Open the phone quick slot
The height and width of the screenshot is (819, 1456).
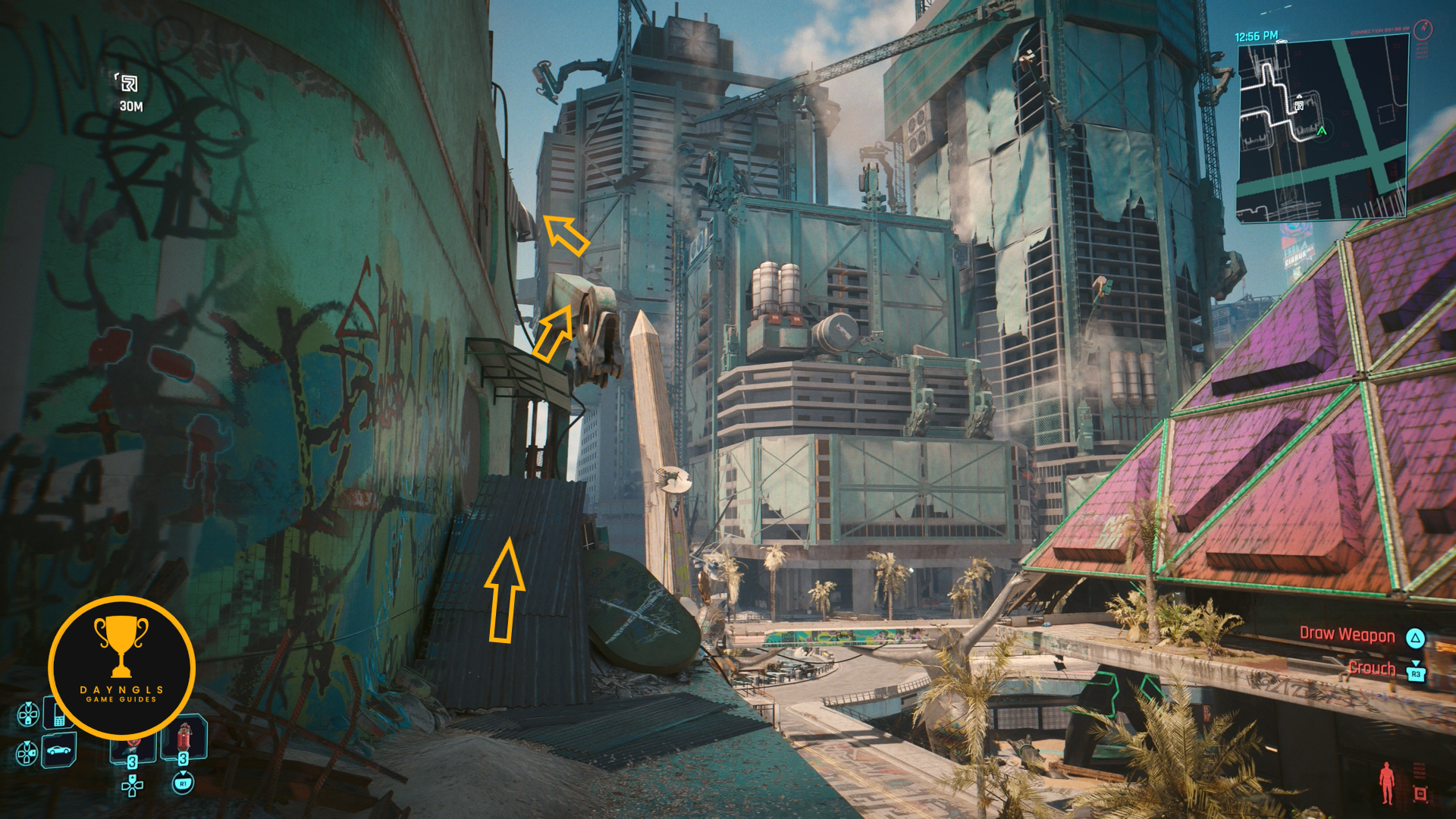pos(58,714)
